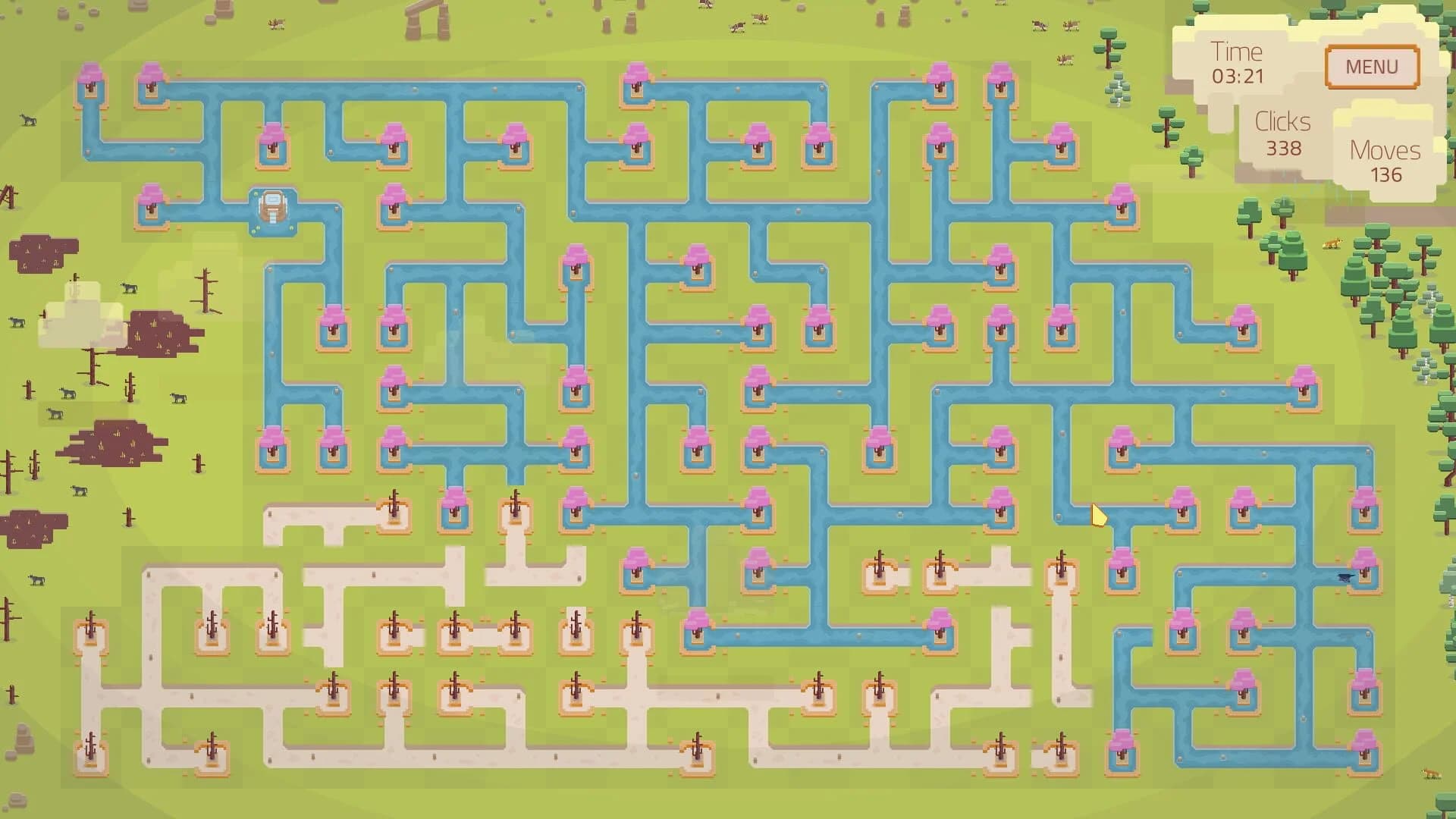Open the MENU button
This screenshot has height=819, width=1456.
click(x=1371, y=67)
